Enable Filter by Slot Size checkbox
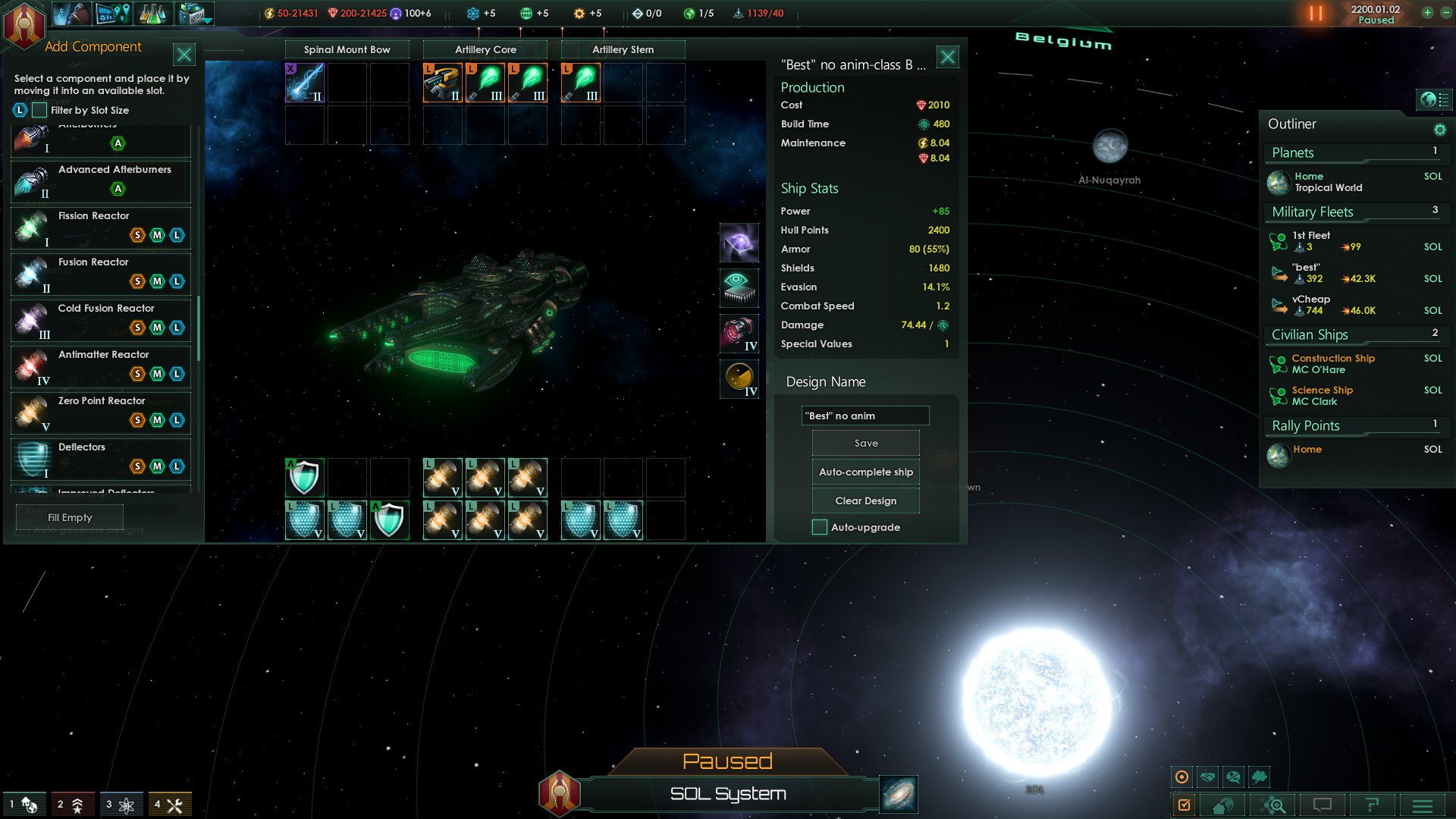The width and height of the screenshot is (1456, 819). [x=39, y=111]
